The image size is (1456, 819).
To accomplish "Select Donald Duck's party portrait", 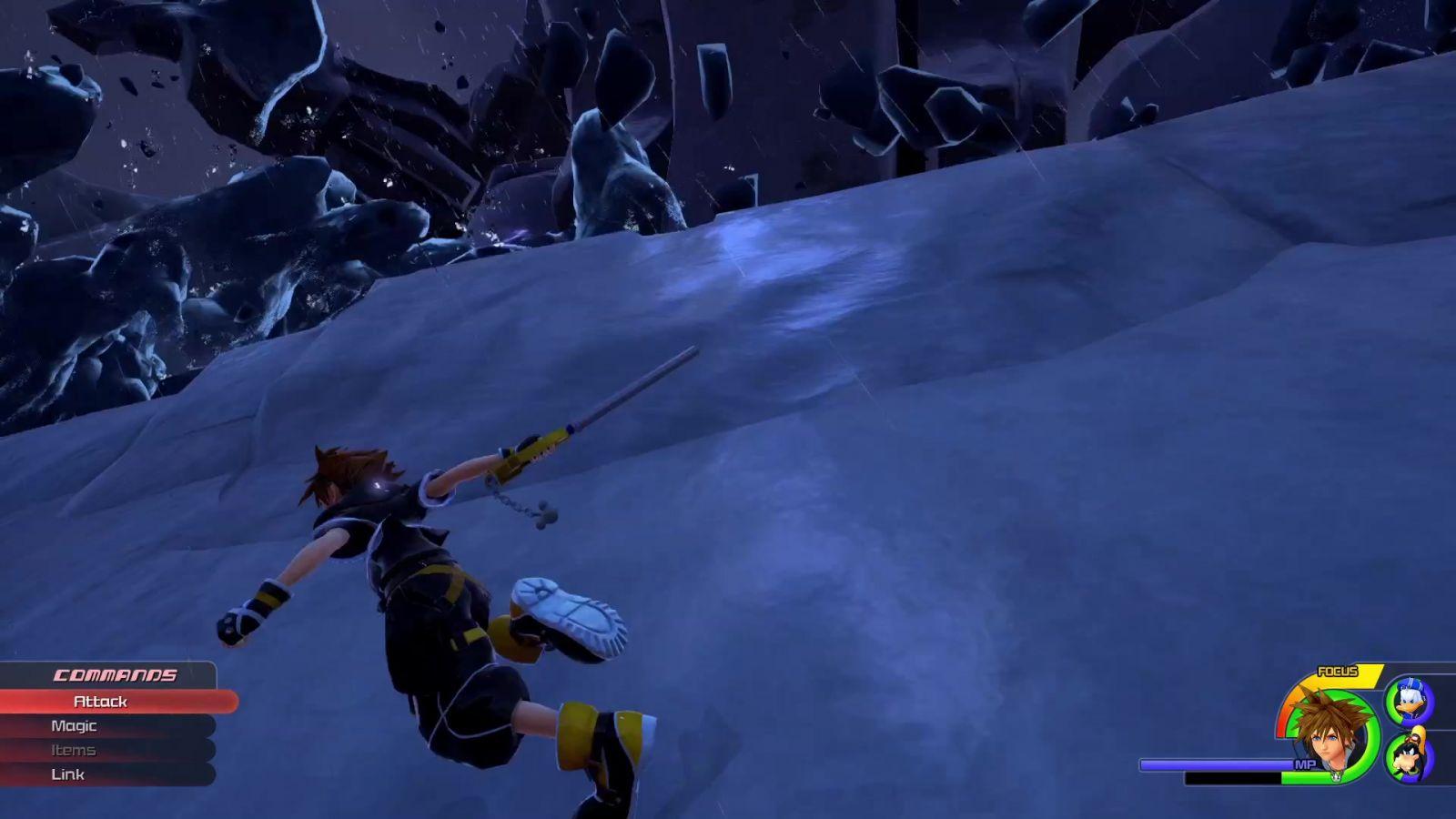I will 1409,702.
